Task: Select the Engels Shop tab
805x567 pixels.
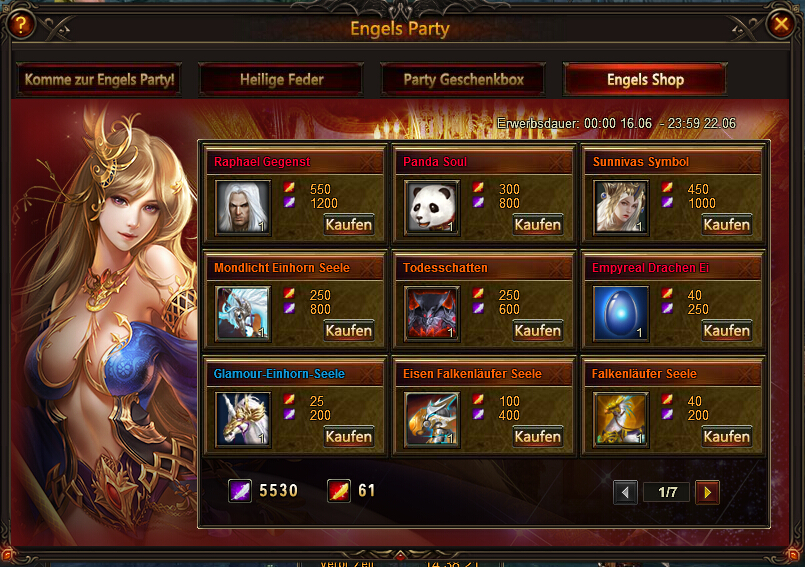Action: coord(645,80)
